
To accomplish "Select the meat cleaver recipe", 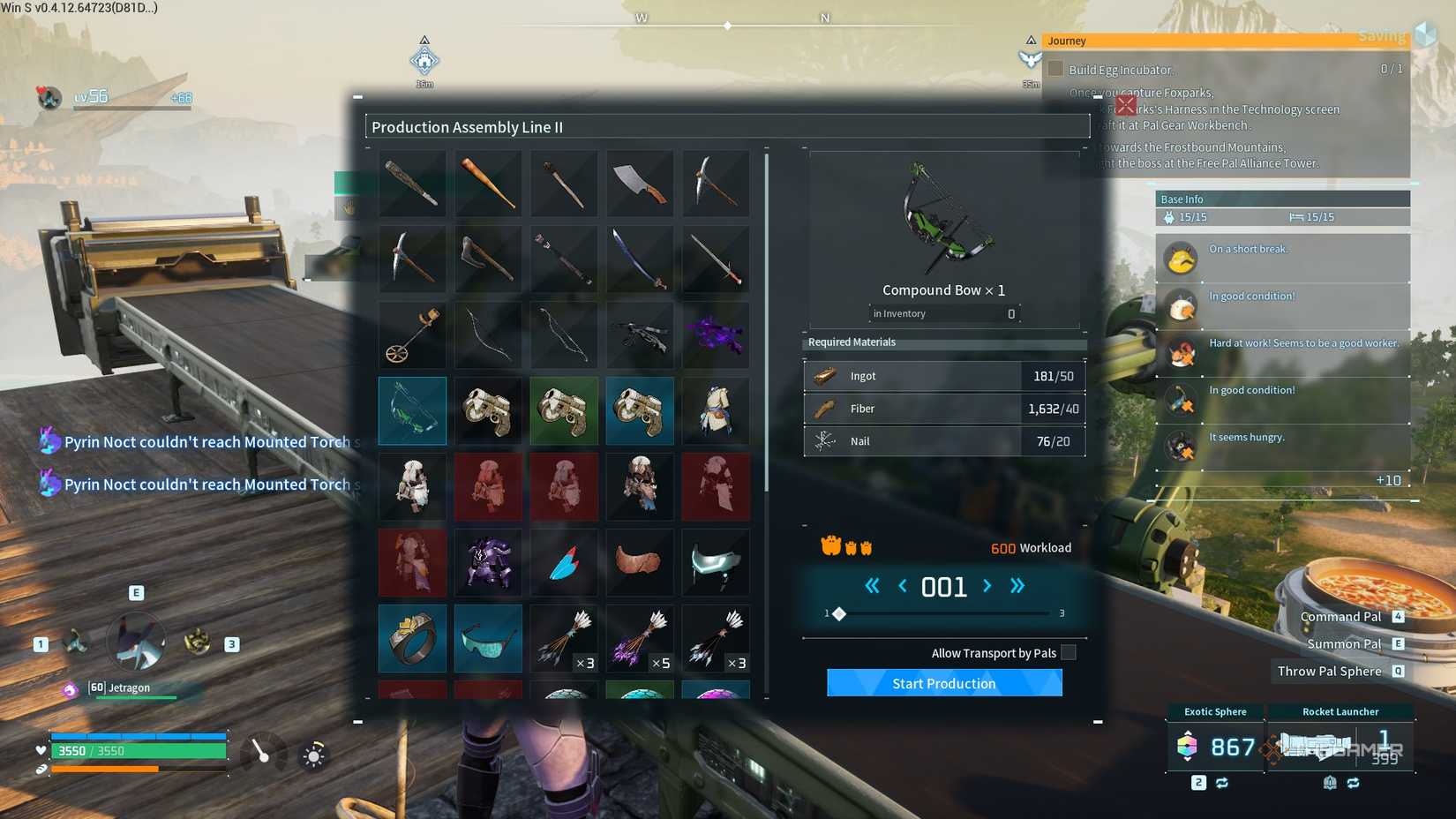I will click(640, 183).
